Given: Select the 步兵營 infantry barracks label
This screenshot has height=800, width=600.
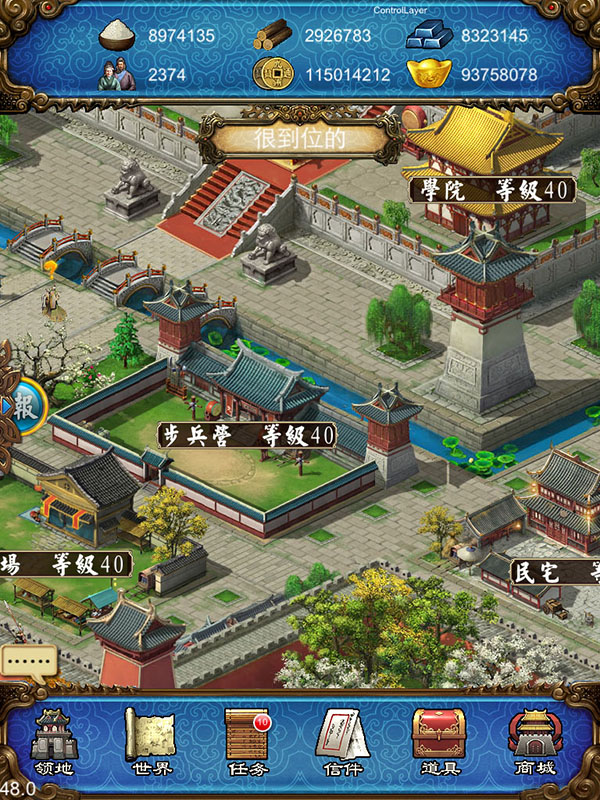Looking at the screenshot, I should [x=247, y=435].
